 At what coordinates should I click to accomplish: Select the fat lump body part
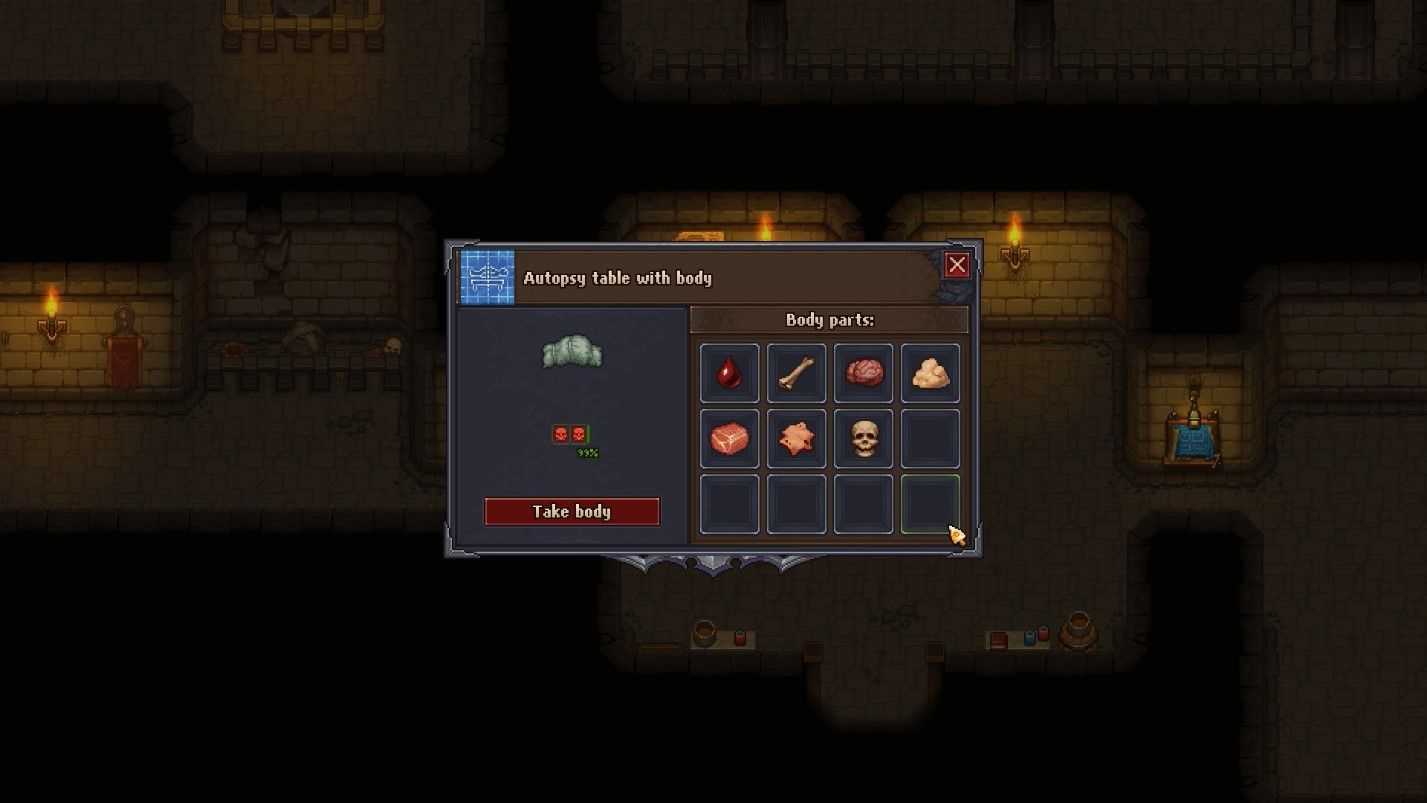point(930,373)
